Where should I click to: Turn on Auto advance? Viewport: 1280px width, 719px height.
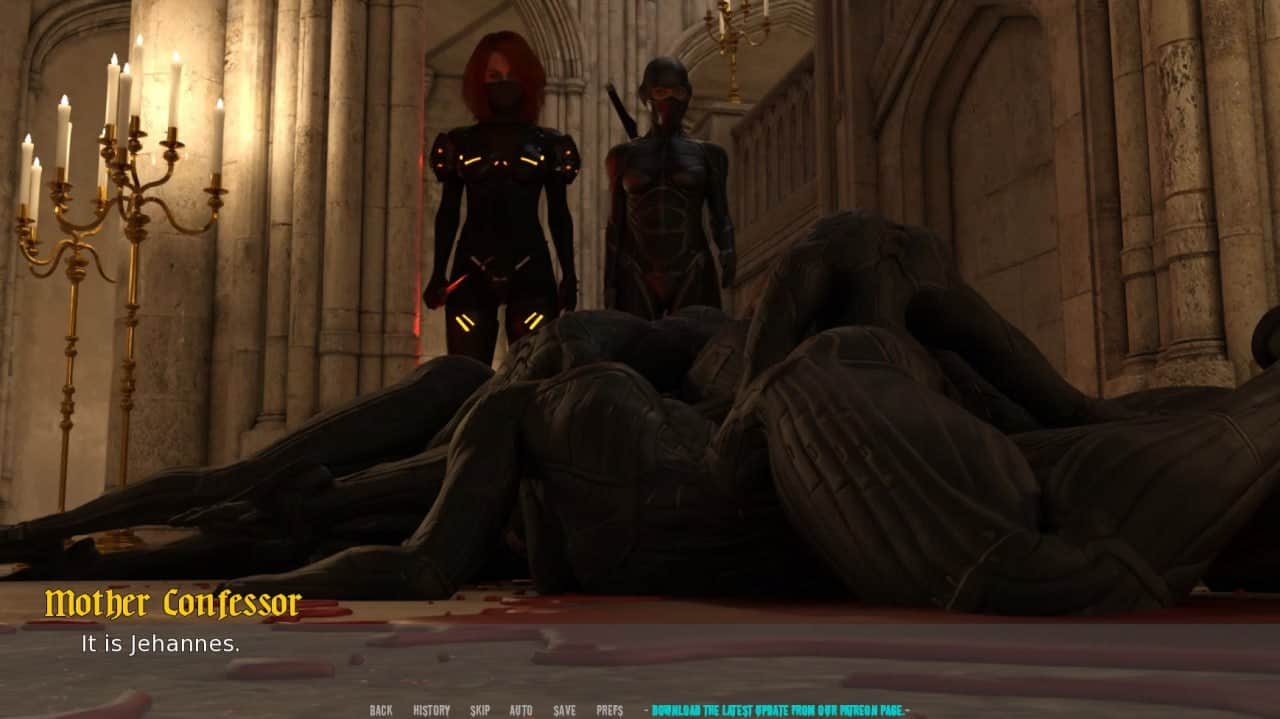[x=521, y=710]
